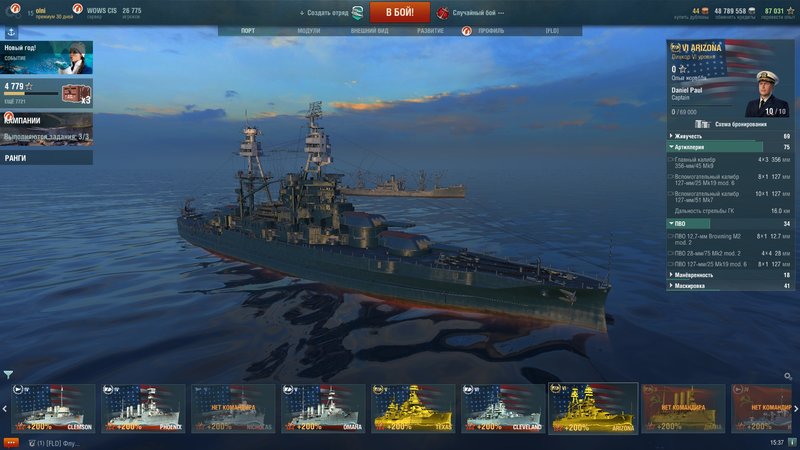Image resolution: width=800 pixels, height=450 pixels.
Task: Show the Схема бронирования armor layout
Action: coord(732,124)
